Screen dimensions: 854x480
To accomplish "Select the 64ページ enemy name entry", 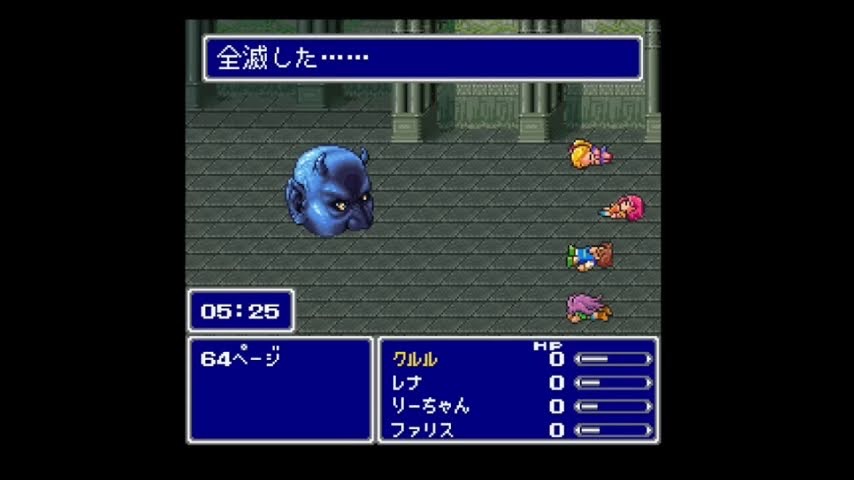I will click(x=240, y=359).
